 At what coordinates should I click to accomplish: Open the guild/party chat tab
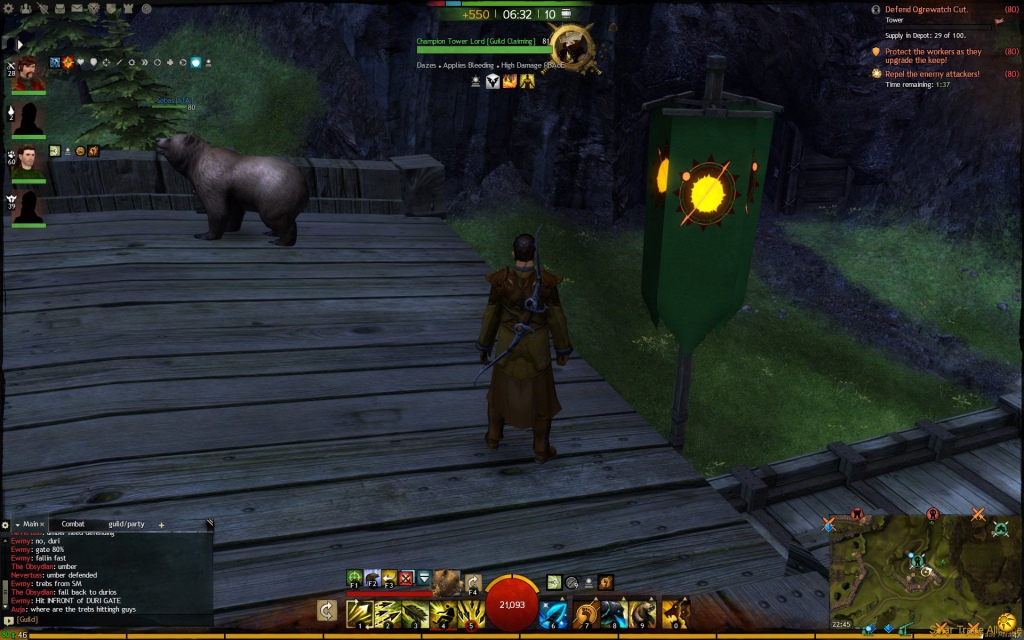coord(127,524)
